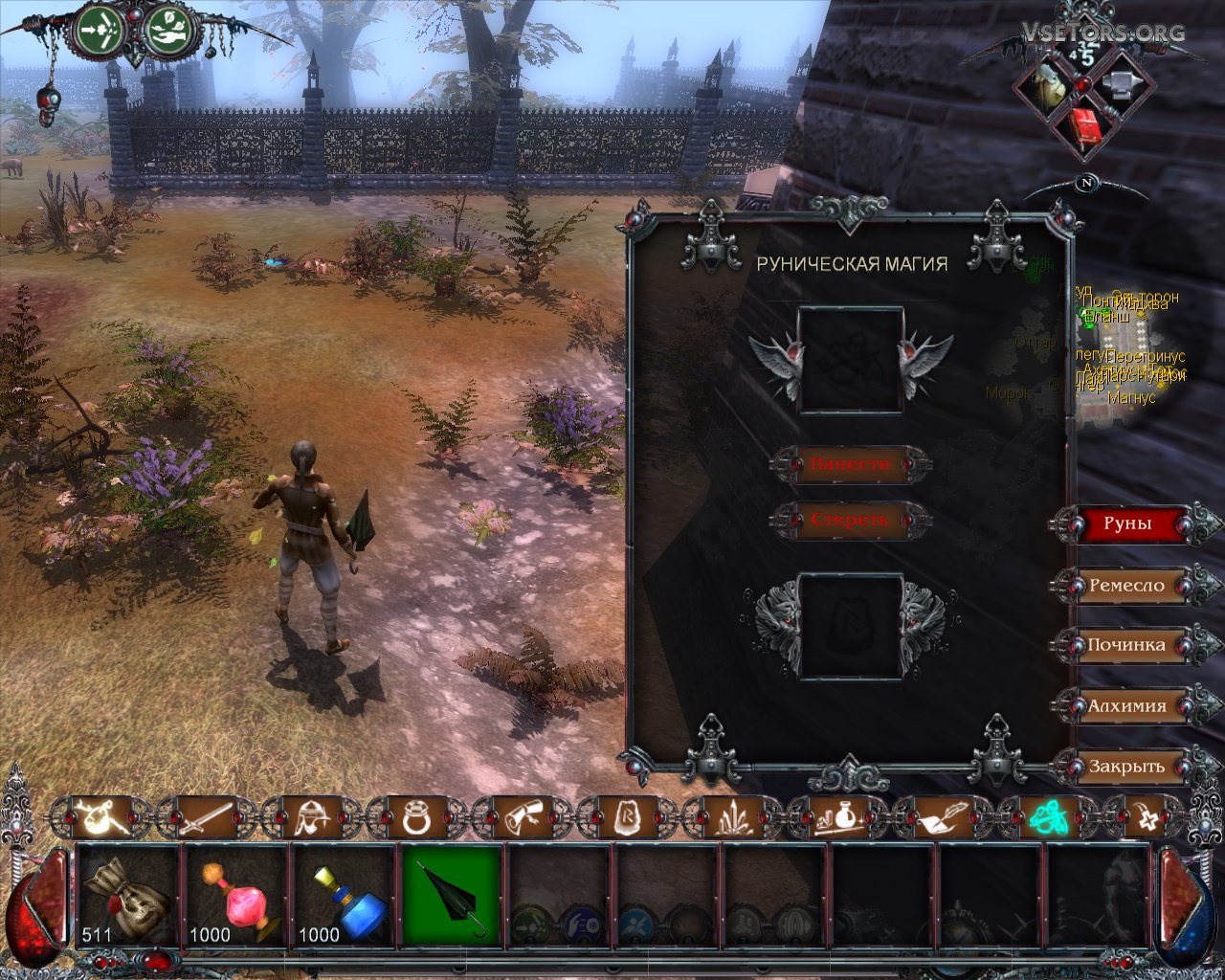Select the upper rune item slot with wings

pyautogui.click(x=851, y=360)
